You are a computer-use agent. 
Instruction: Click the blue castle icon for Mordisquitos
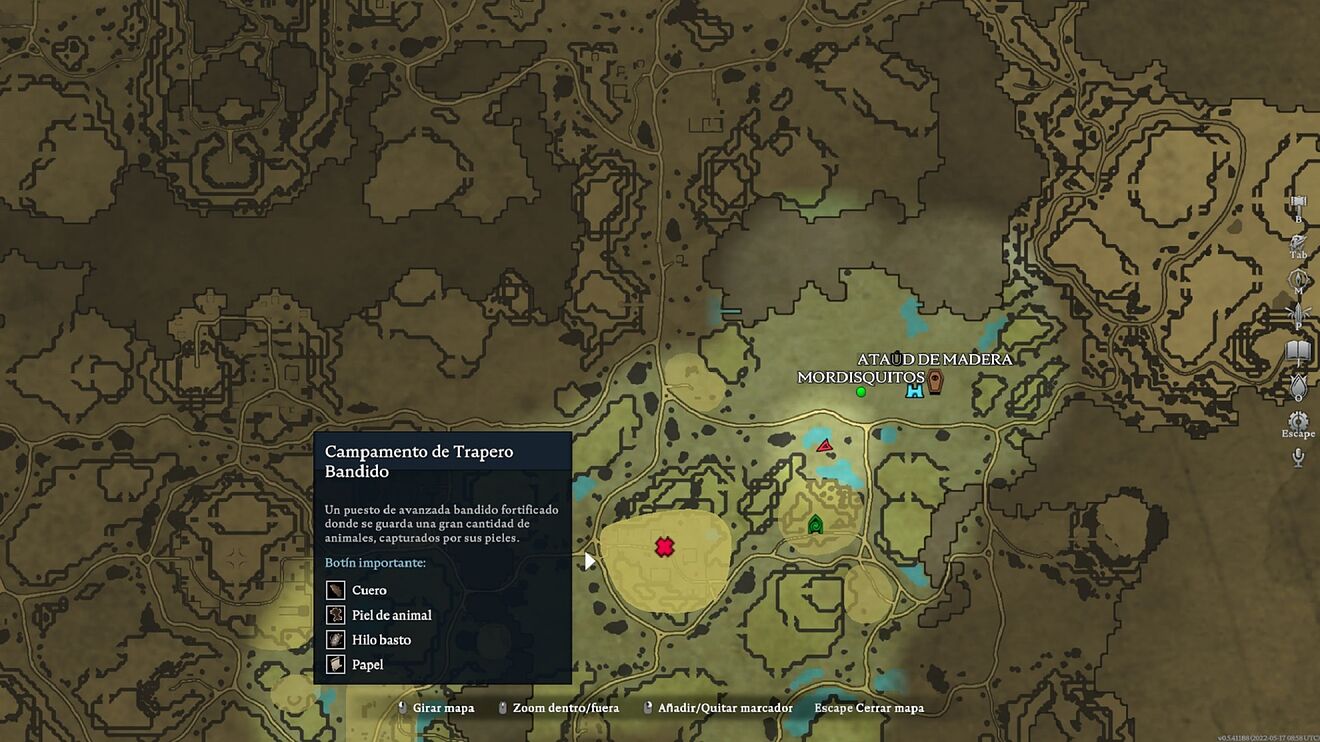[x=914, y=390]
